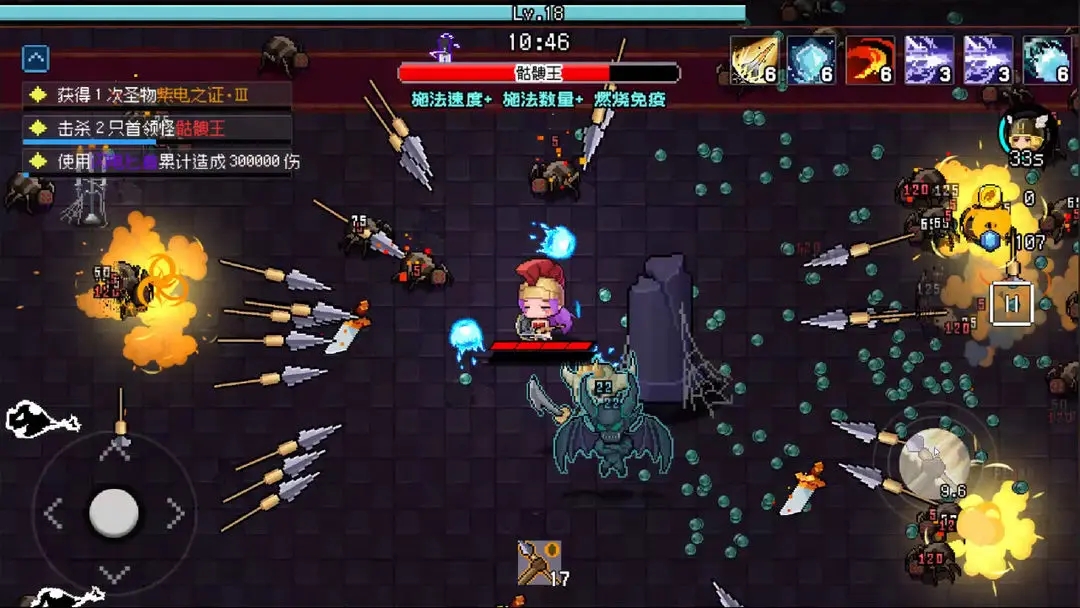
Task: Select the blue ice crystal skill icon
Action: pyautogui.click(x=811, y=60)
